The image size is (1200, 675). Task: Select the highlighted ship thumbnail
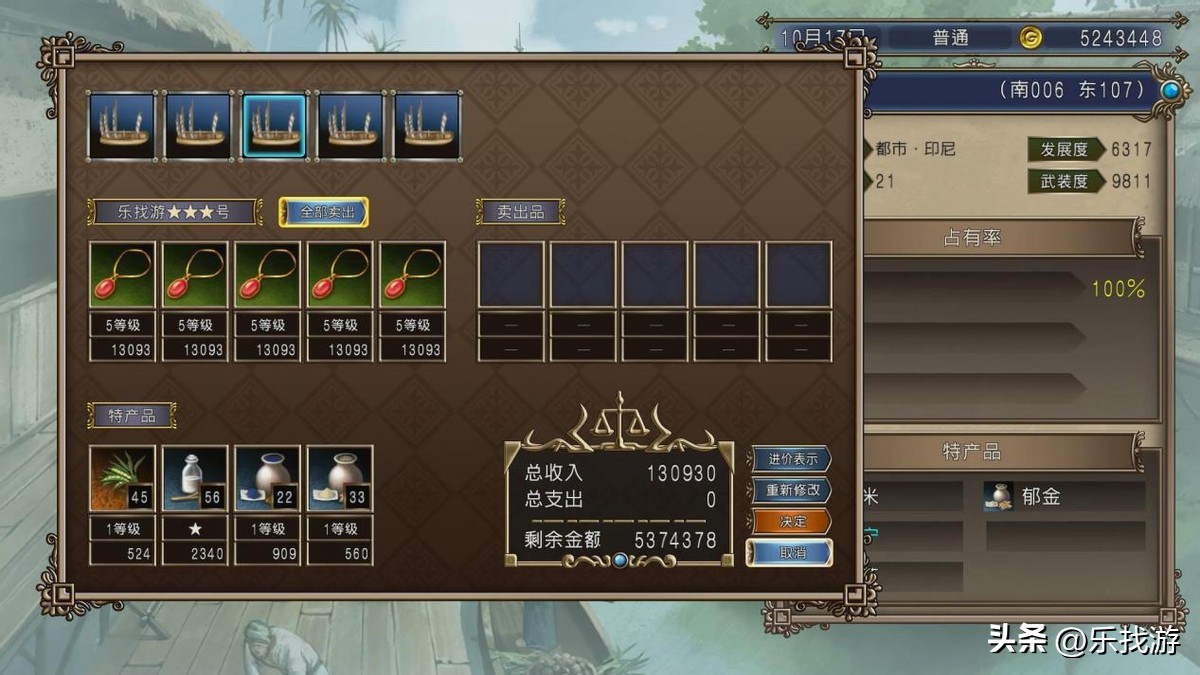274,125
